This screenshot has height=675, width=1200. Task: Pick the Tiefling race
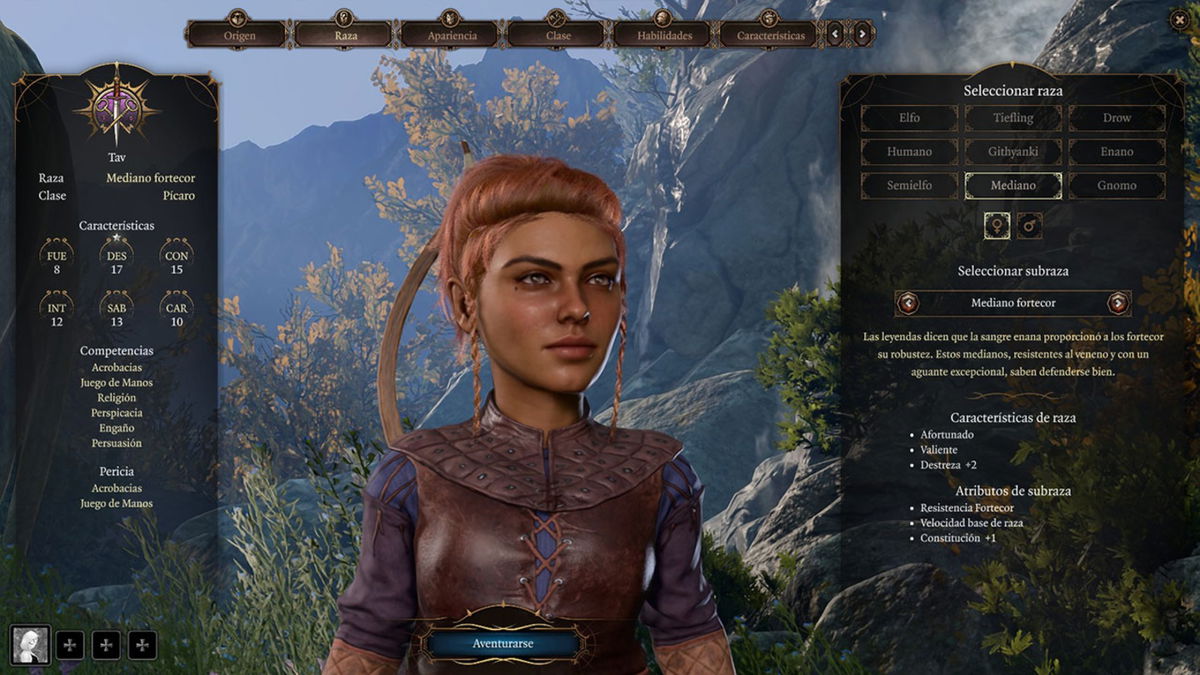pos(1013,118)
